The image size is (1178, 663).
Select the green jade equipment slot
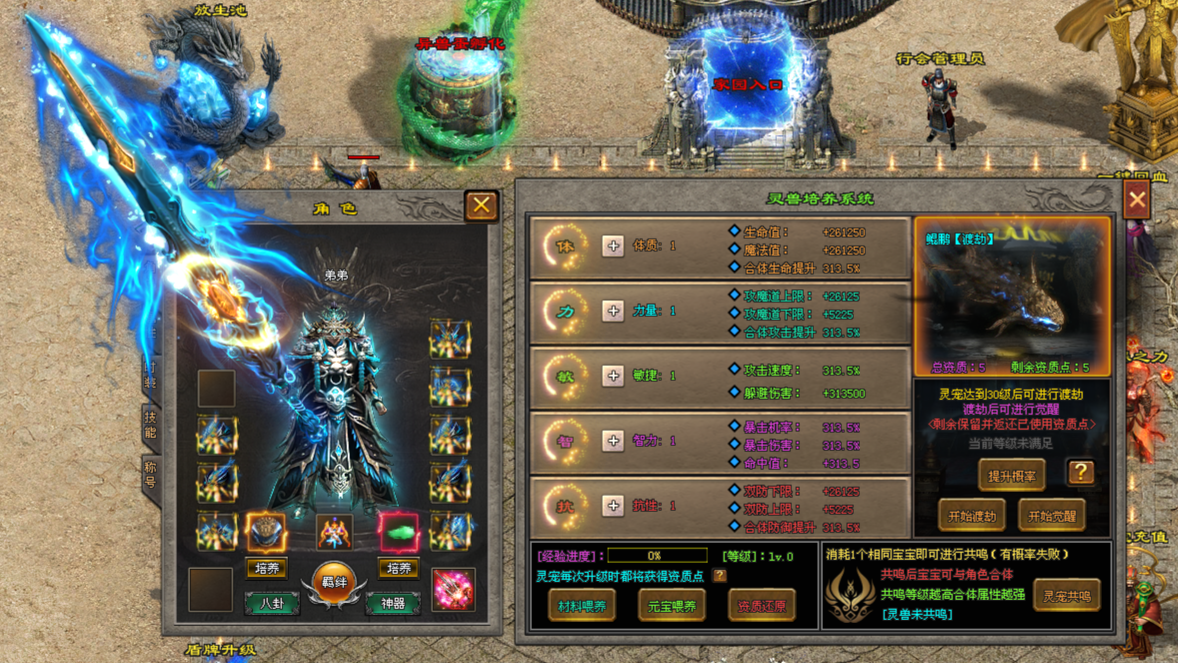coord(398,532)
